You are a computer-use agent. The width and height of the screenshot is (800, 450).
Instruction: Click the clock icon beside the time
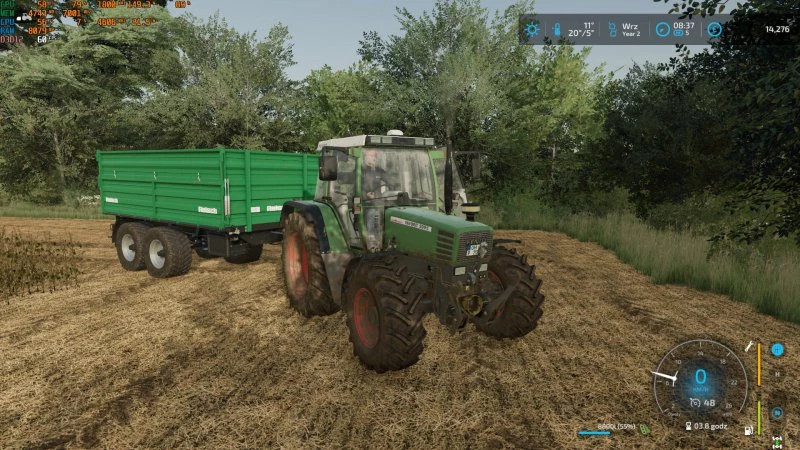click(x=662, y=30)
